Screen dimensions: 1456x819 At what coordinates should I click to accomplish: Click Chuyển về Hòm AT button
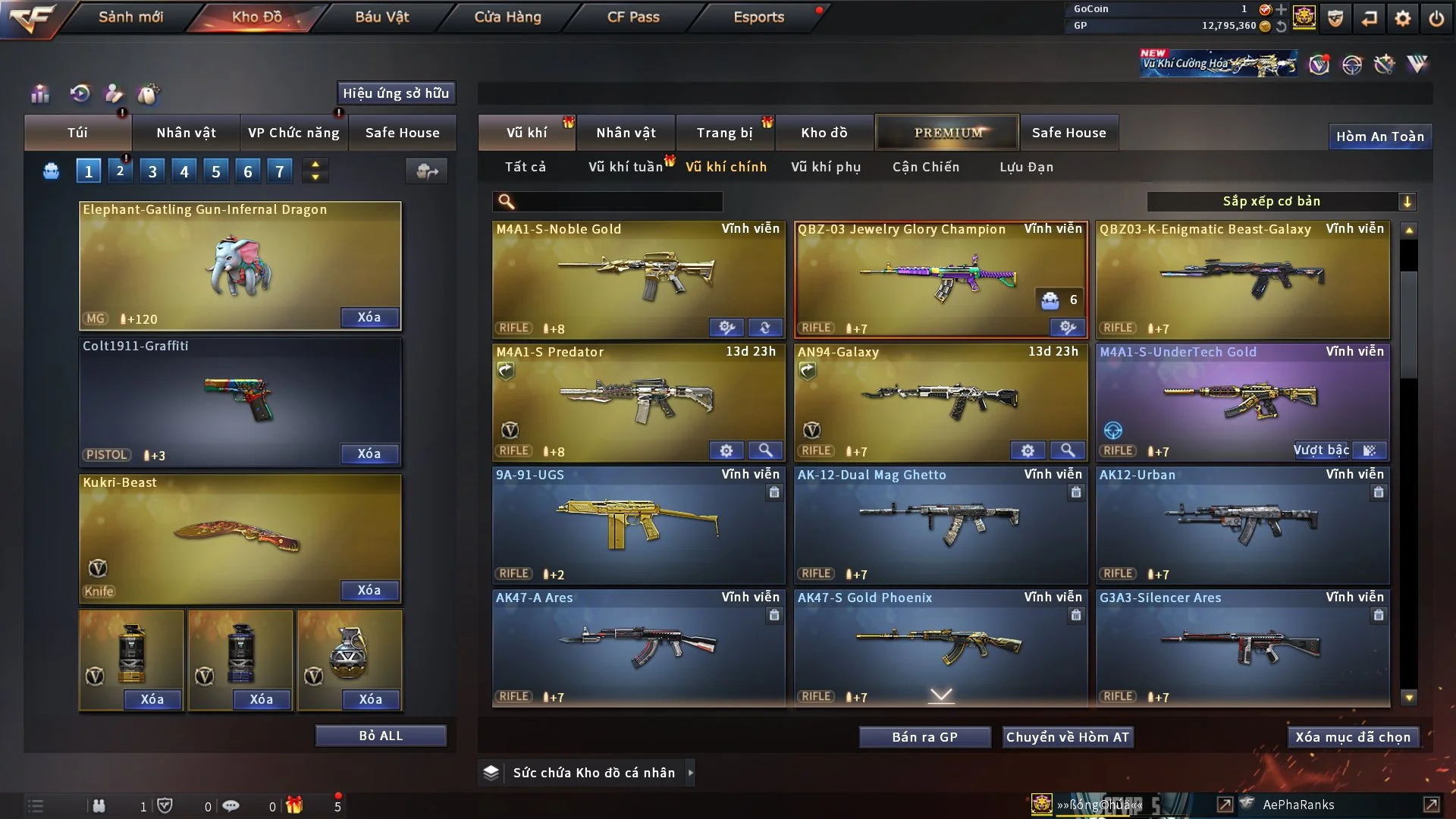[x=1067, y=737]
